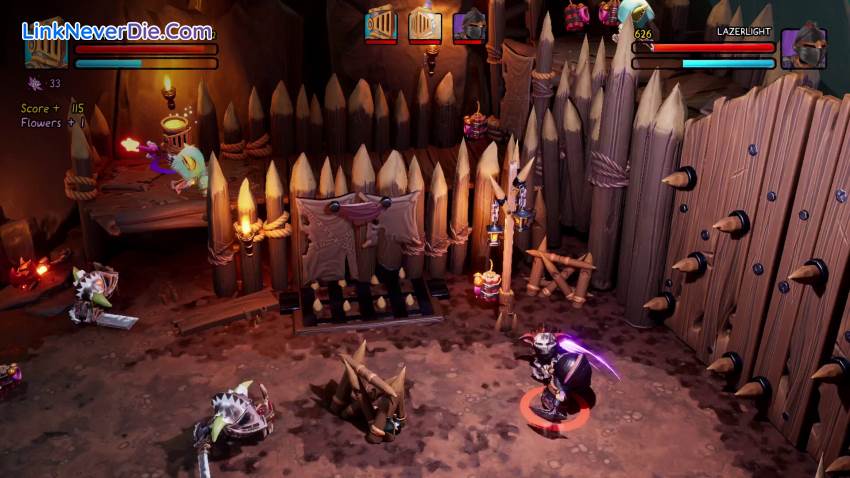Select the first gate objective icon
Image resolution: width=850 pixels, height=478 pixels.
click(381, 24)
